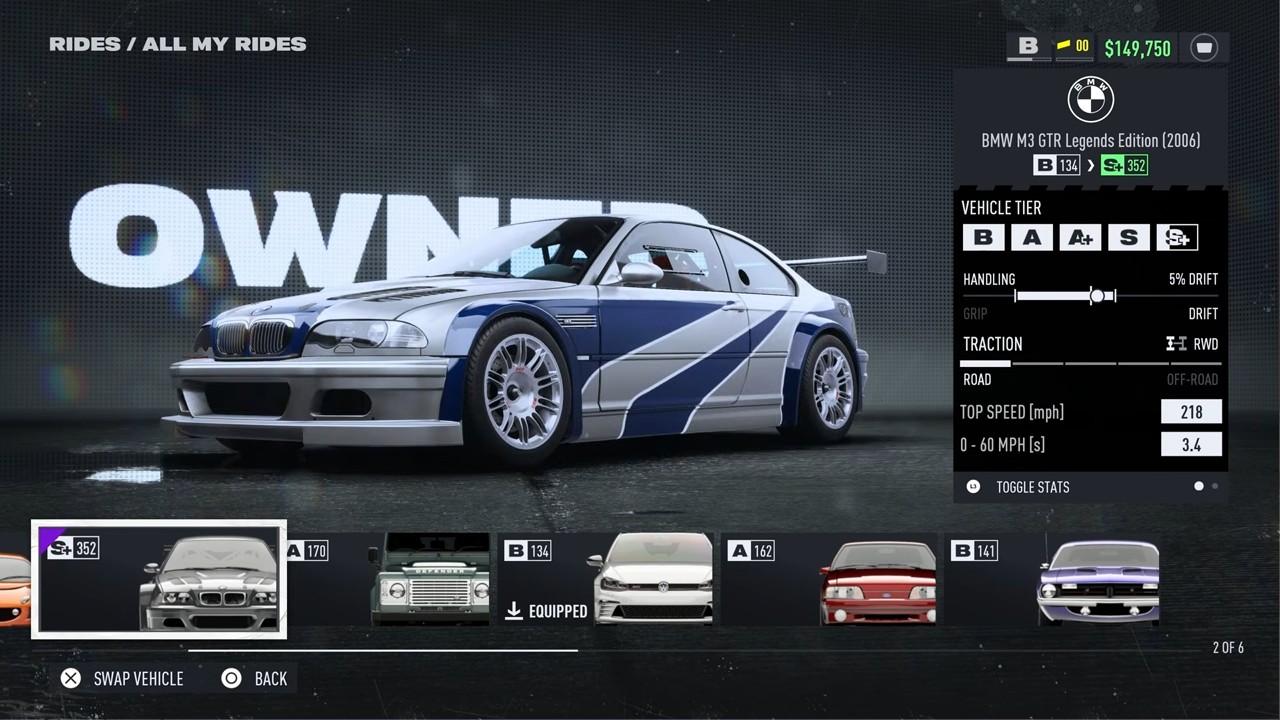Select the ALL MY RIDES tab
The width and height of the screenshot is (1280, 720).
click(x=223, y=44)
